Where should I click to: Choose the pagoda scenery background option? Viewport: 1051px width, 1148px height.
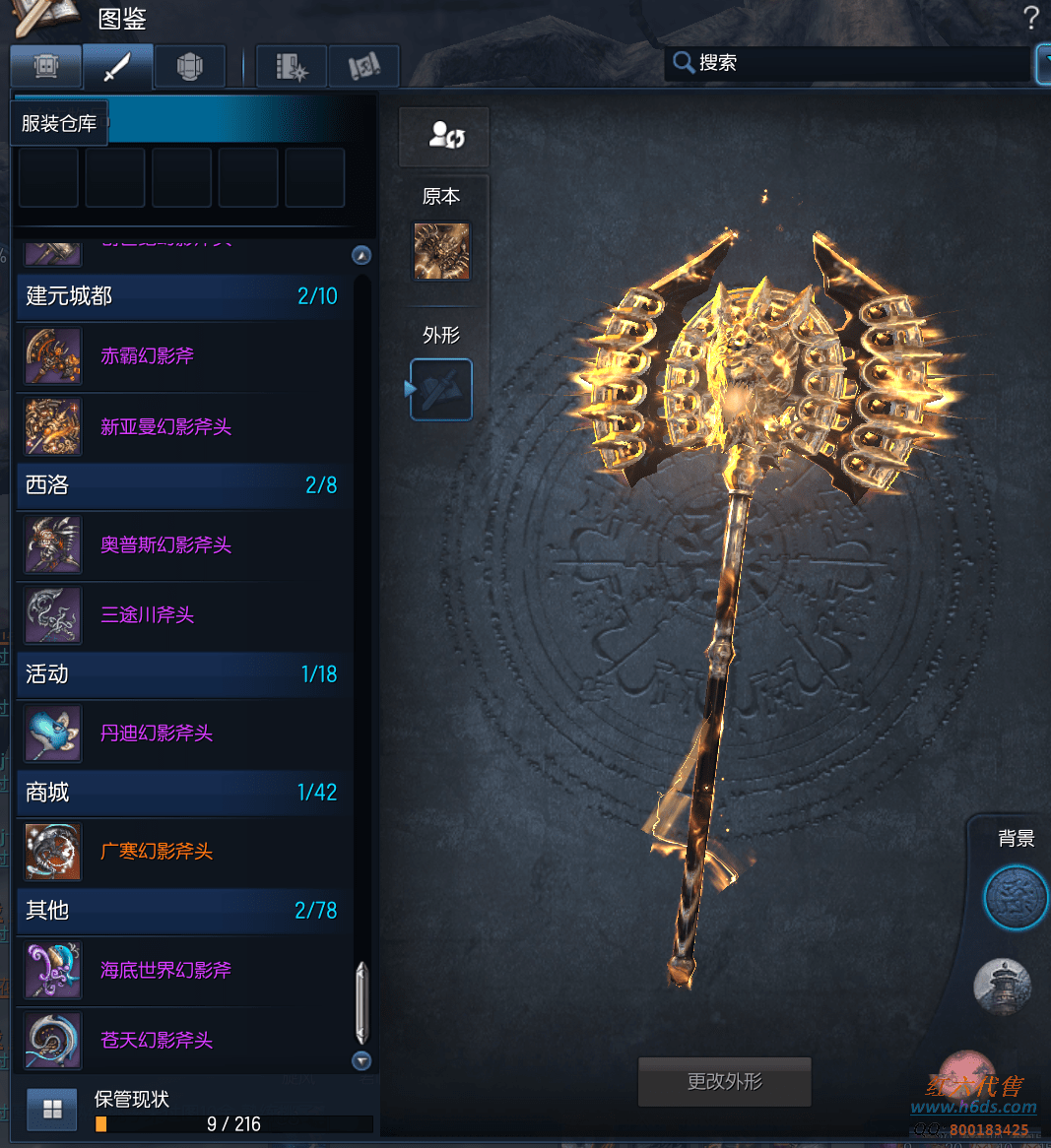coord(1003,986)
